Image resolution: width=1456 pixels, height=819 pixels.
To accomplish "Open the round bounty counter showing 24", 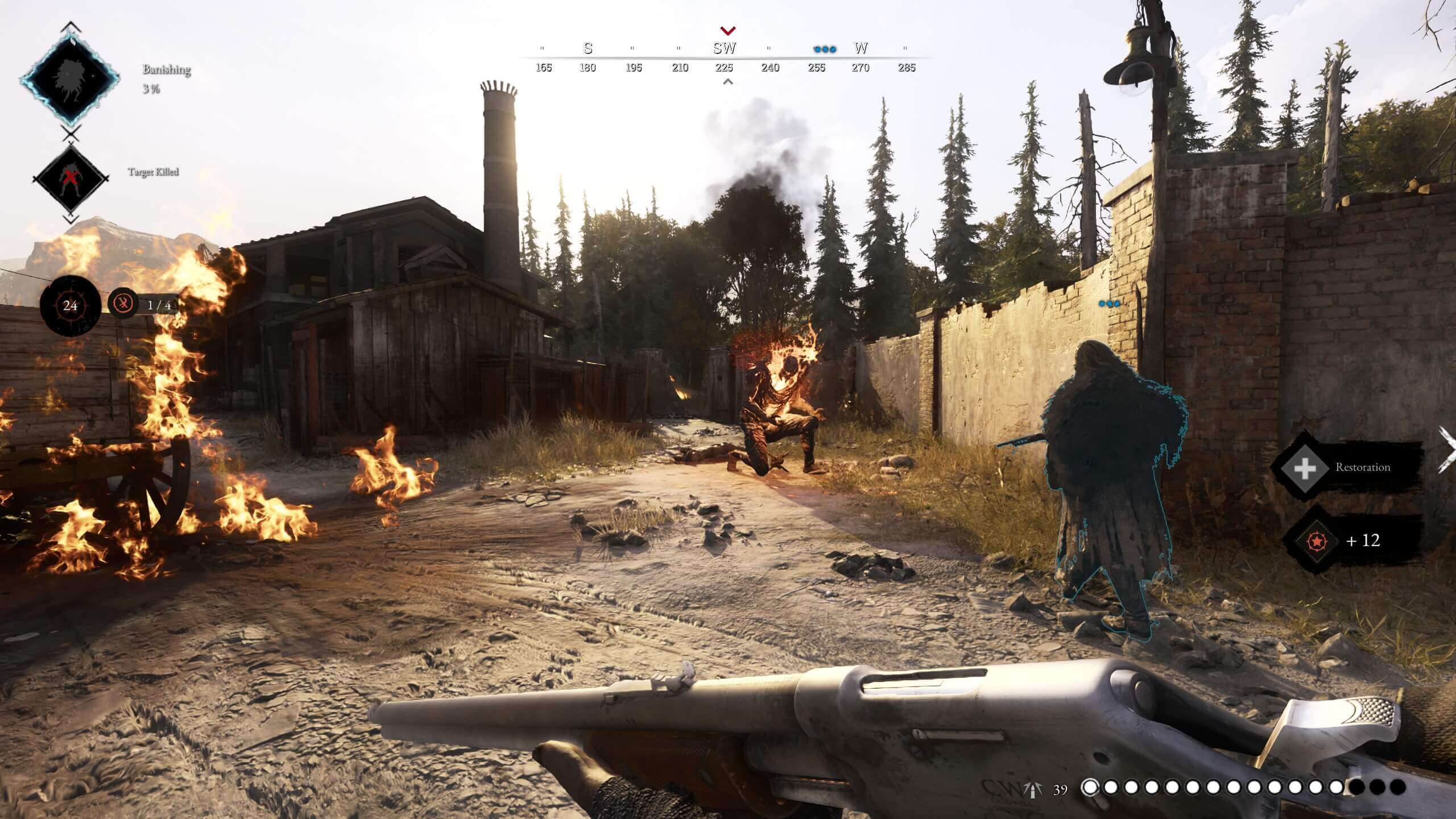I will (x=70, y=306).
